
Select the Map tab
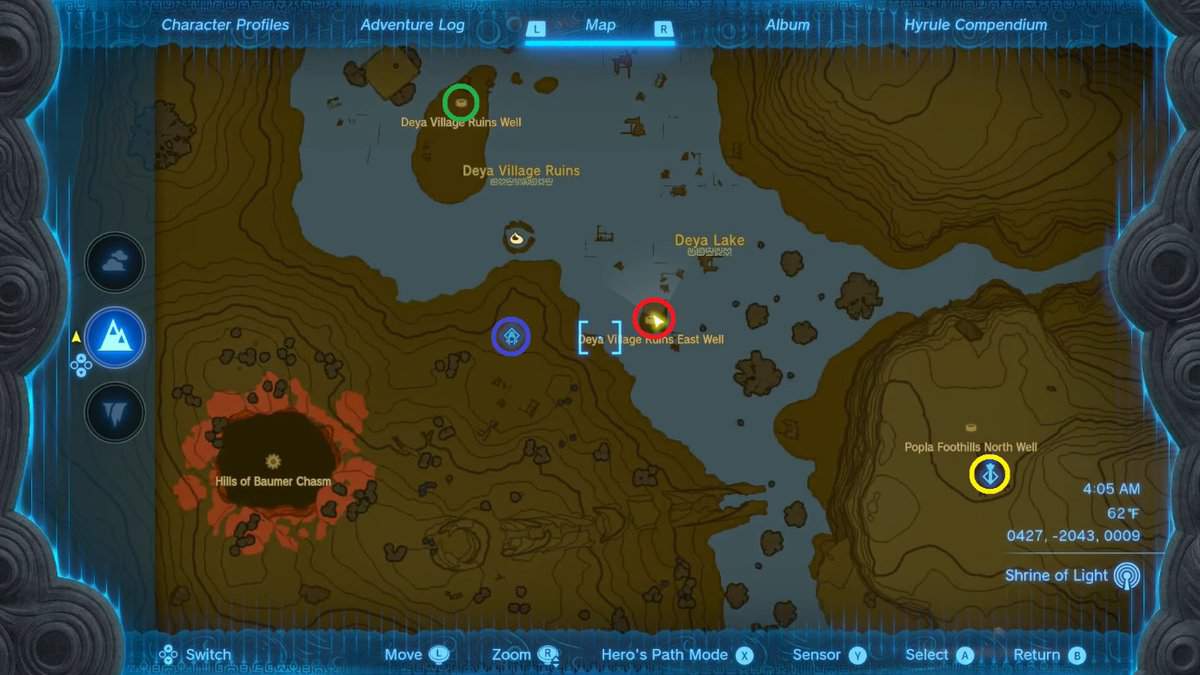point(600,25)
